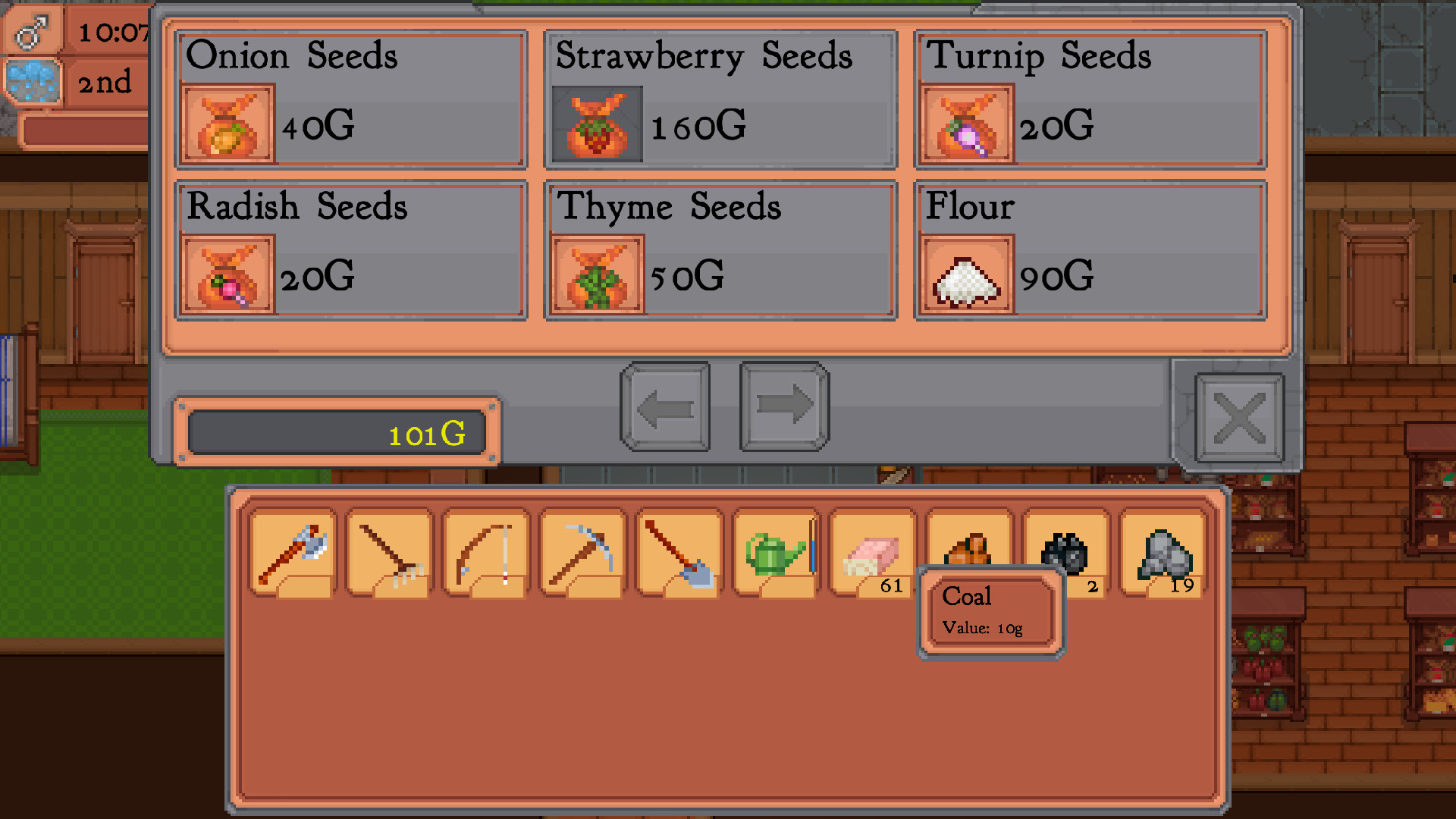This screenshot has width=1456, height=819.
Task: Buy the Strawberry Seeds
Action: click(719, 99)
